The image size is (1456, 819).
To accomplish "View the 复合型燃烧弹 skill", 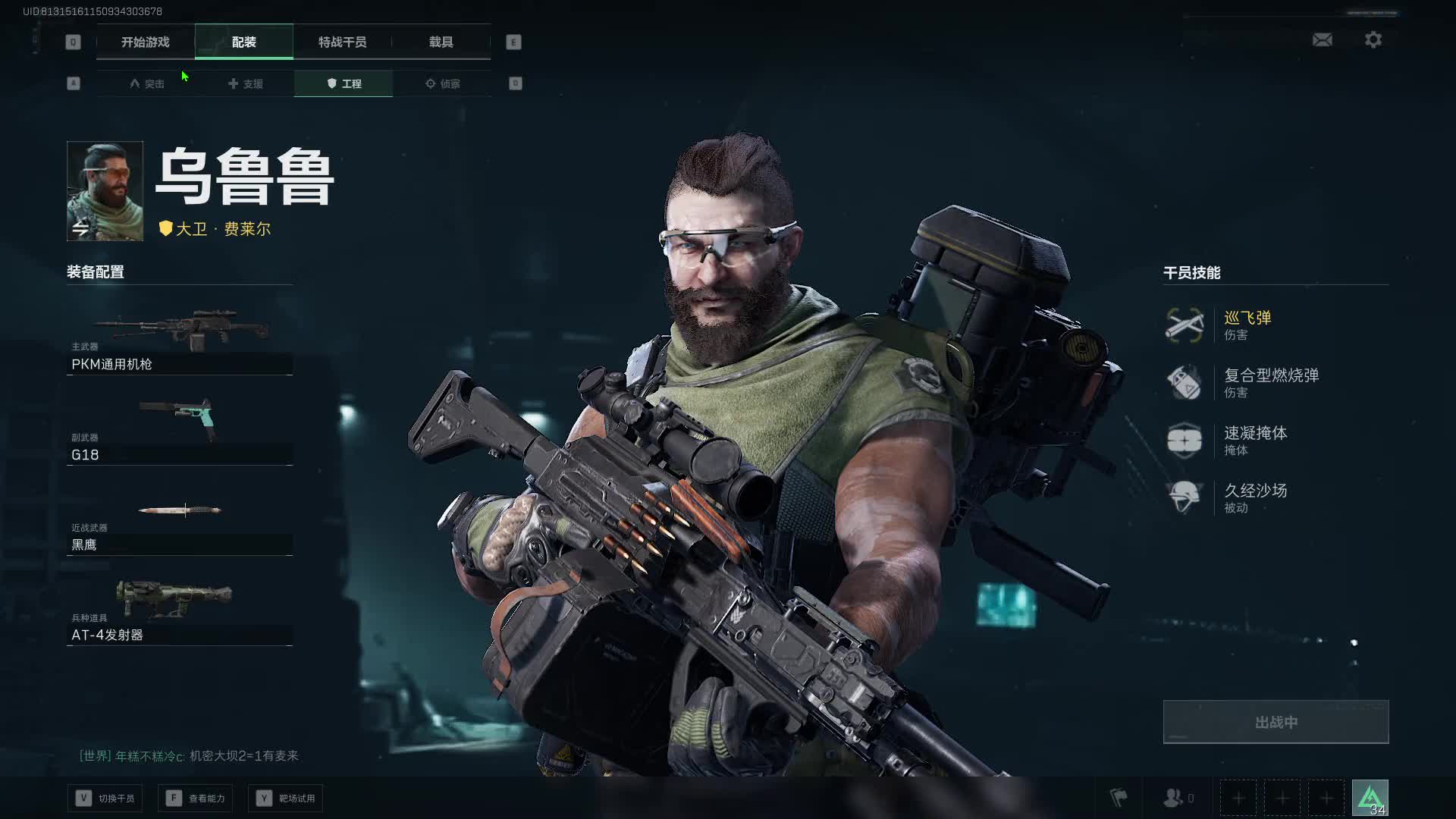I will point(1270,382).
